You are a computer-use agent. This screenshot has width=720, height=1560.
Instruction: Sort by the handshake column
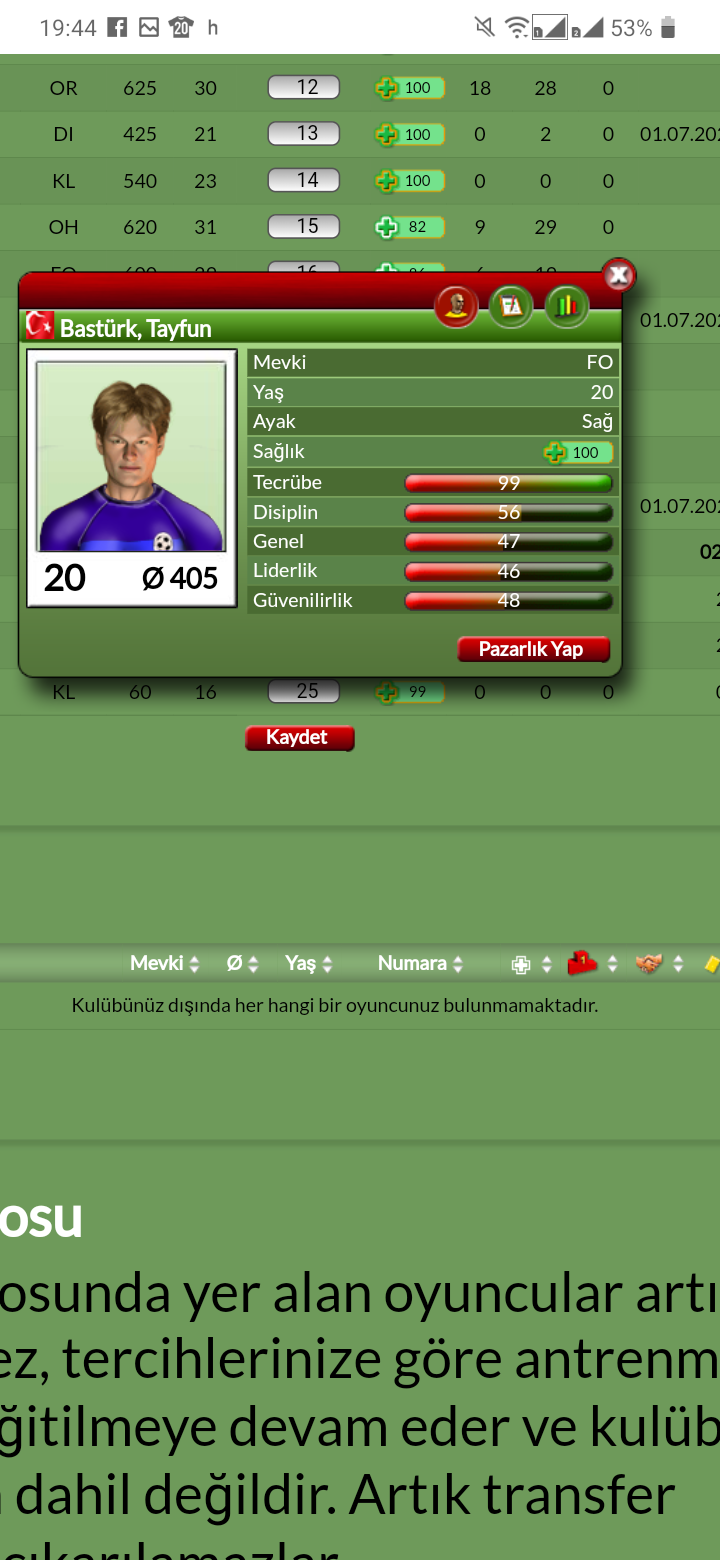[660, 964]
